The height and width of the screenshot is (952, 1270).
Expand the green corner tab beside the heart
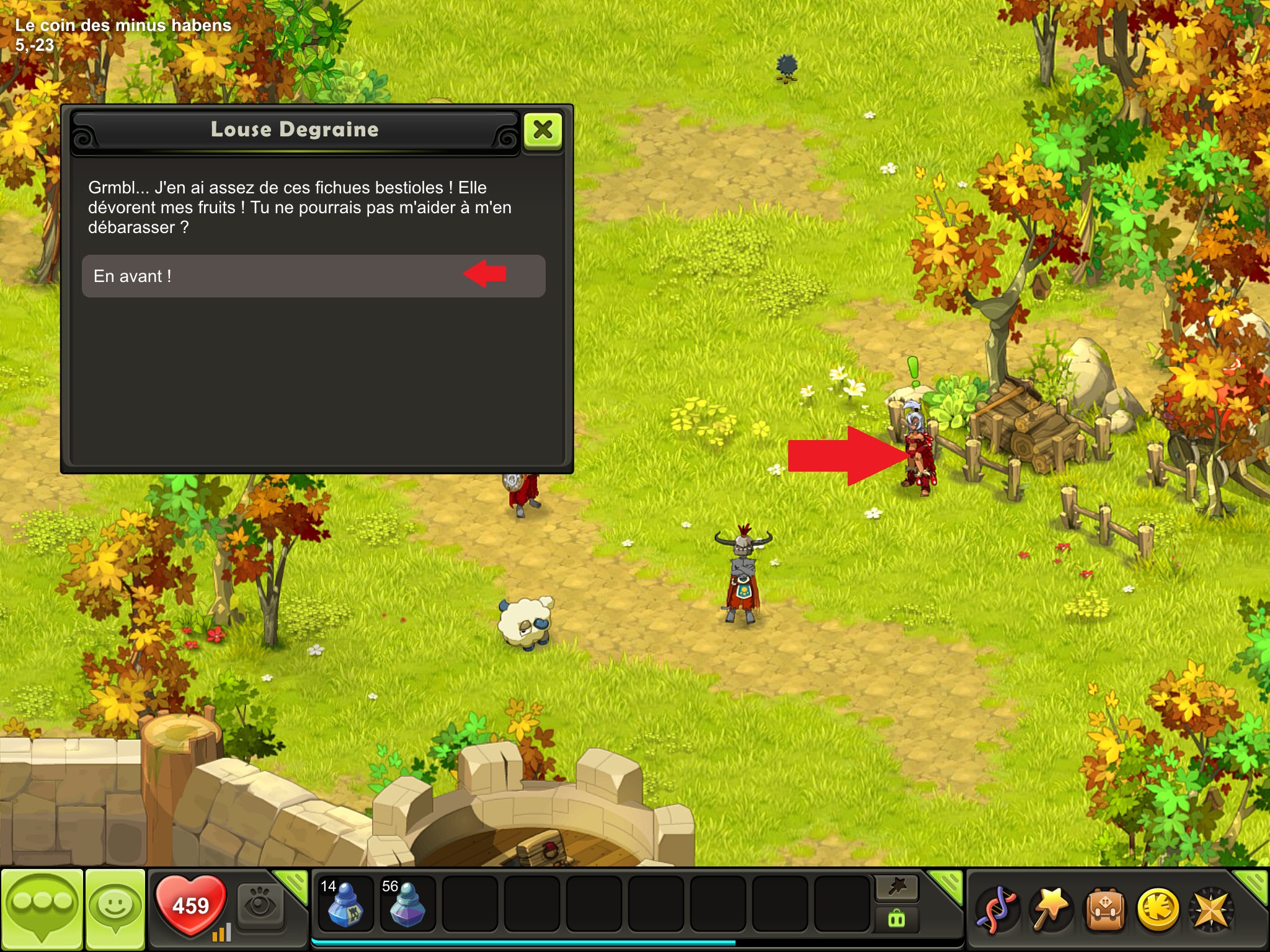[x=293, y=884]
